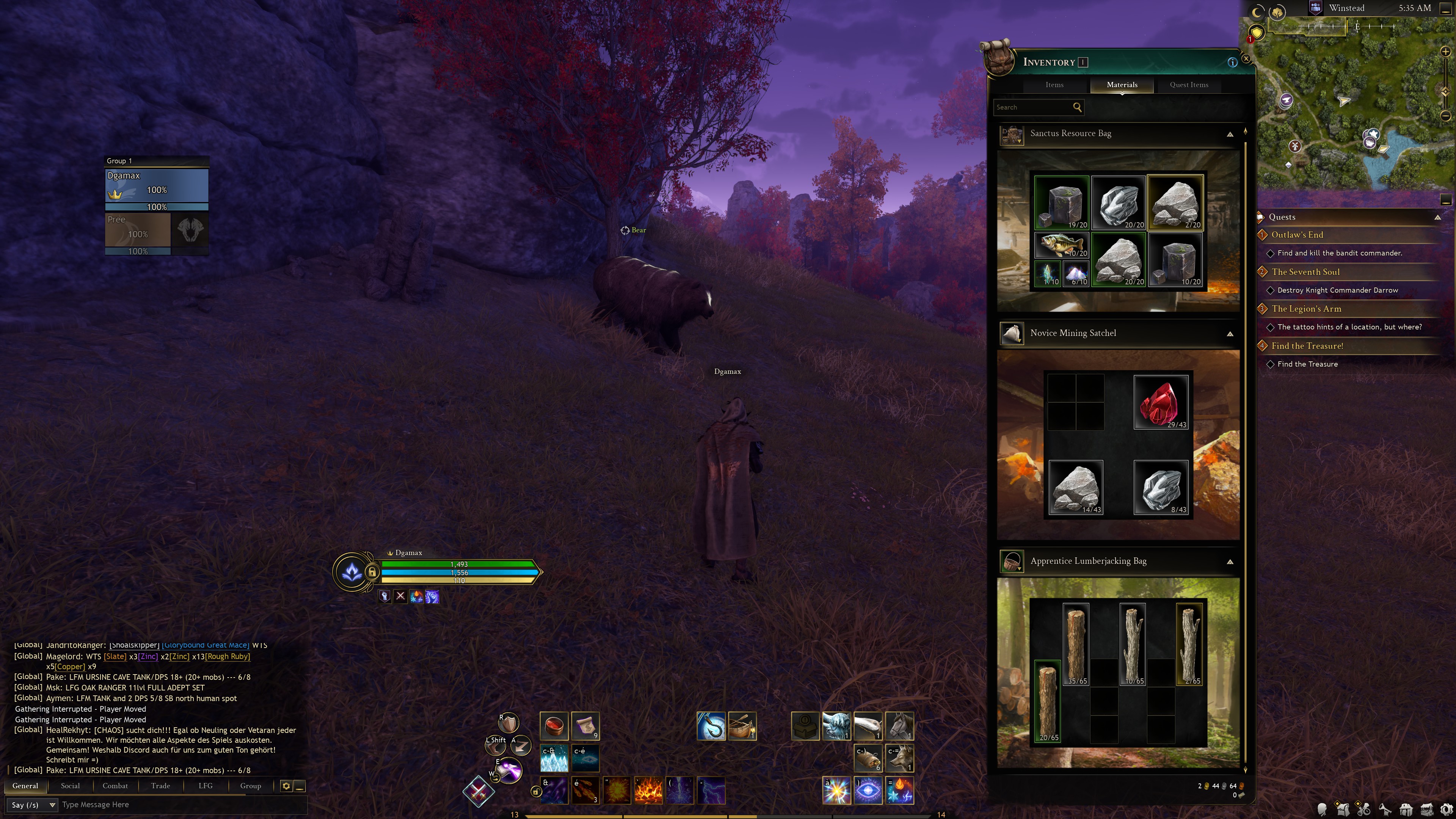Open the LFG chat tab
The image size is (1456, 819).
(x=205, y=786)
